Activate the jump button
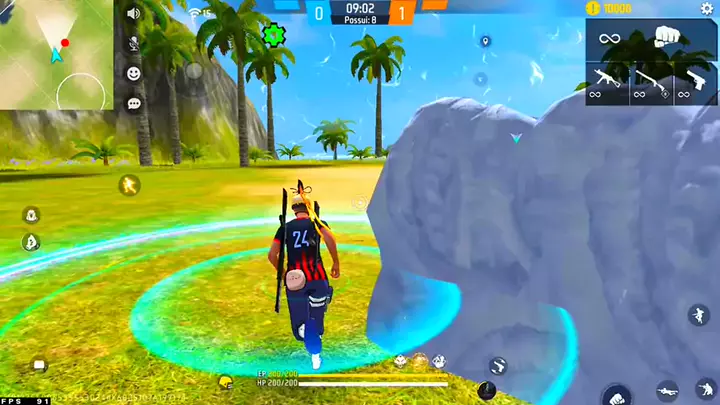720x405 pixels. tap(699, 315)
